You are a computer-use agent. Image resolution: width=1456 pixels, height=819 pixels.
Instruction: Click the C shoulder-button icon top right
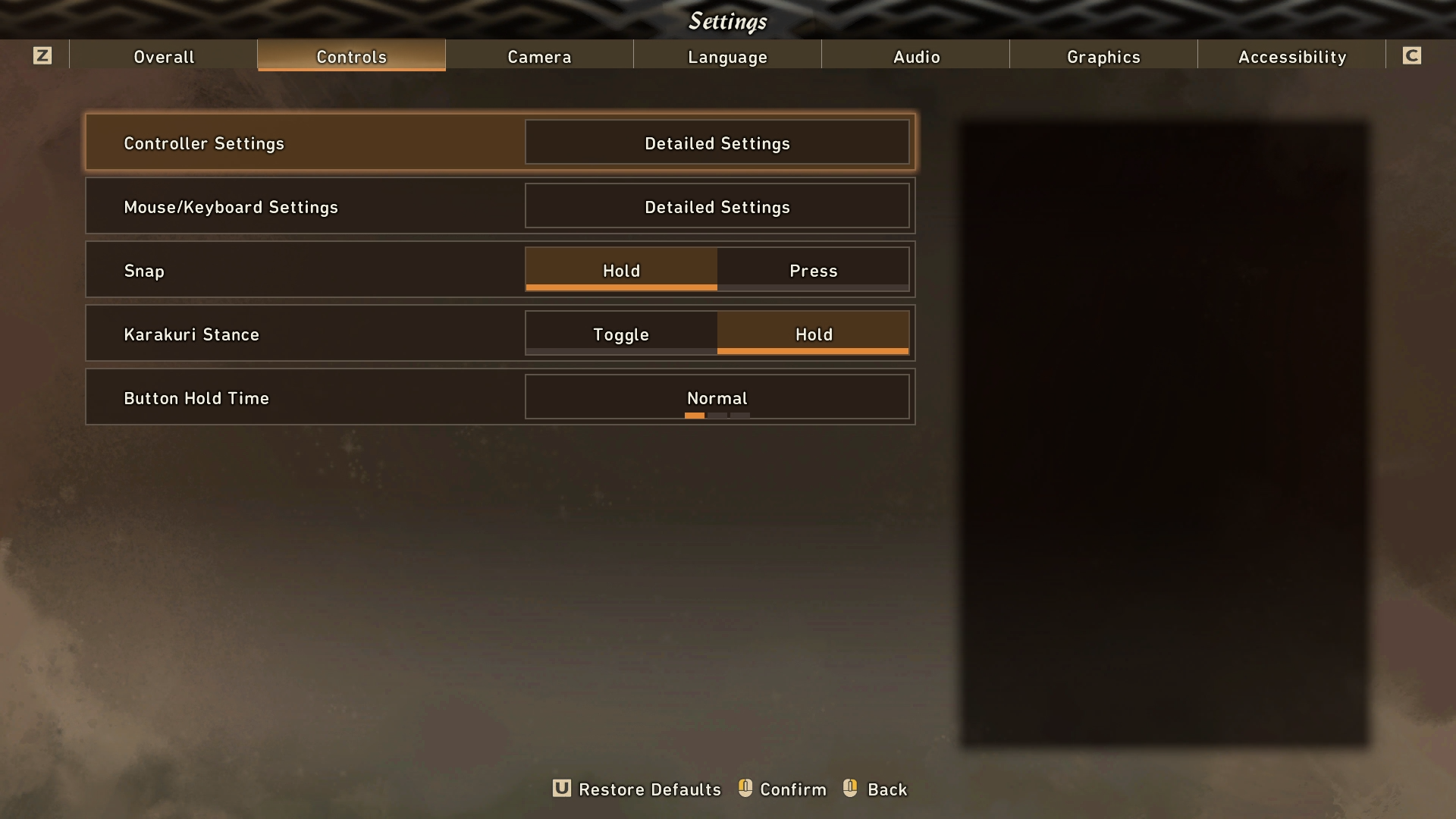coord(1412,55)
